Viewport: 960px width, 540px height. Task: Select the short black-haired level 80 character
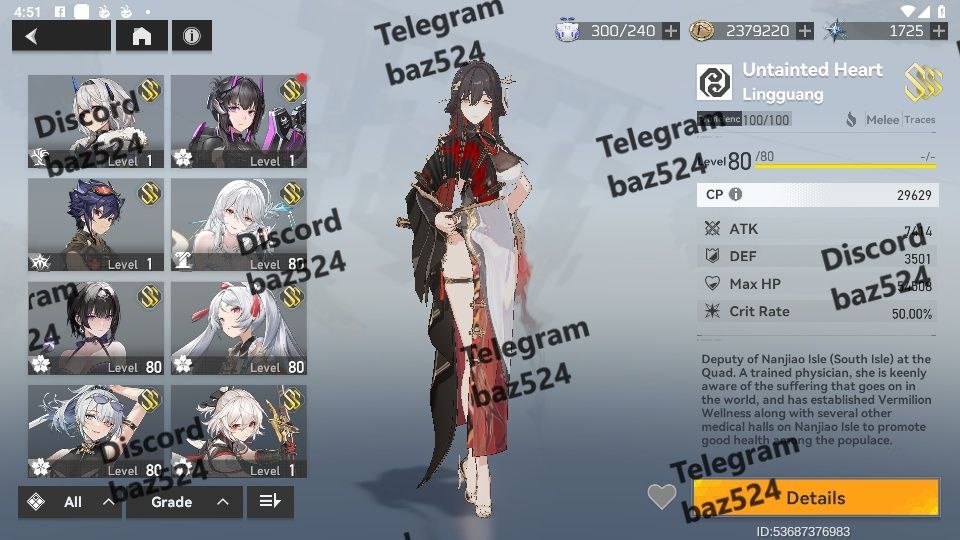(96, 328)
